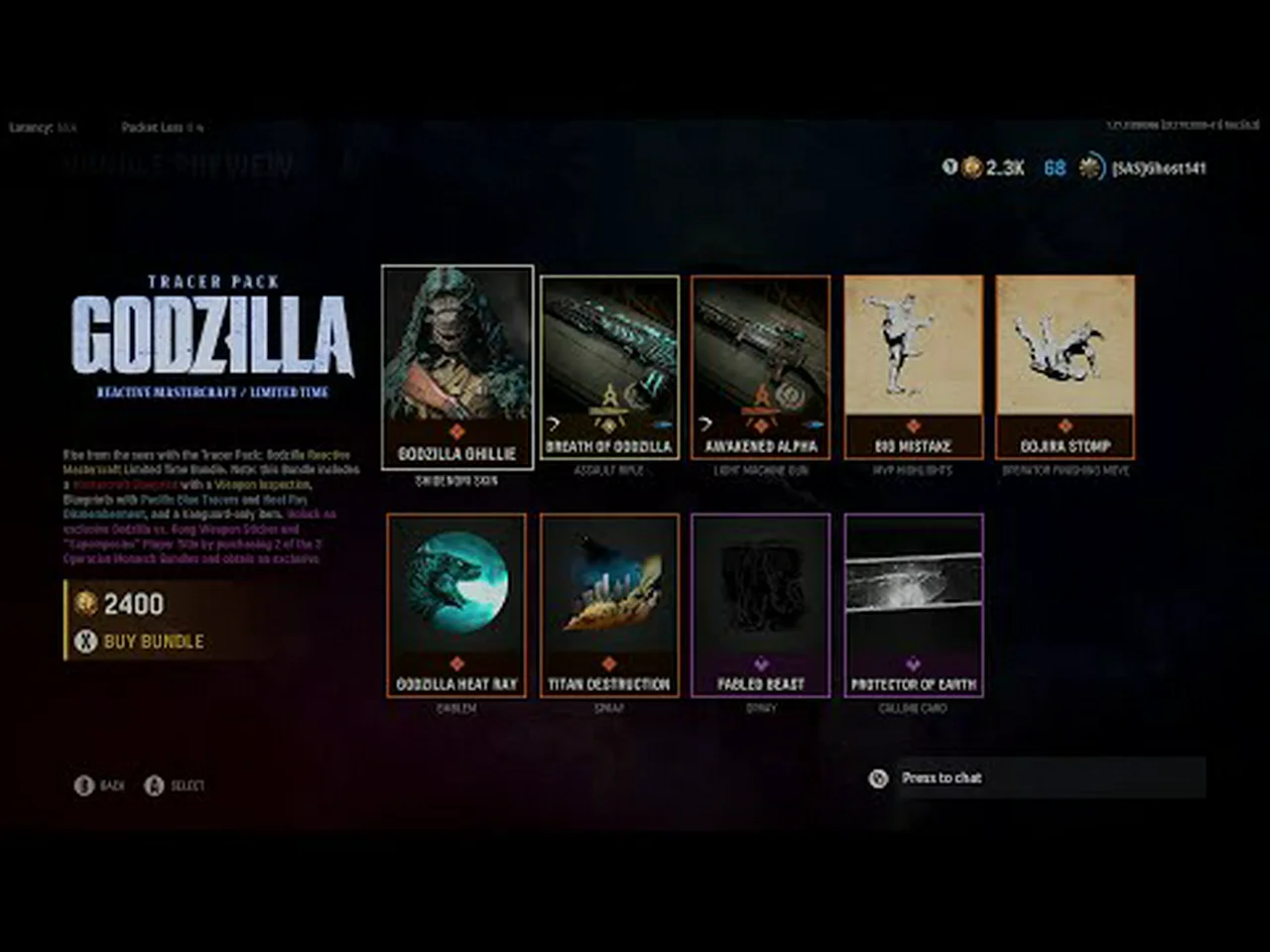Choose the Breath of Godzilla assault rifle
Screen dimensions: 1270x952
[x=609, y=367]
